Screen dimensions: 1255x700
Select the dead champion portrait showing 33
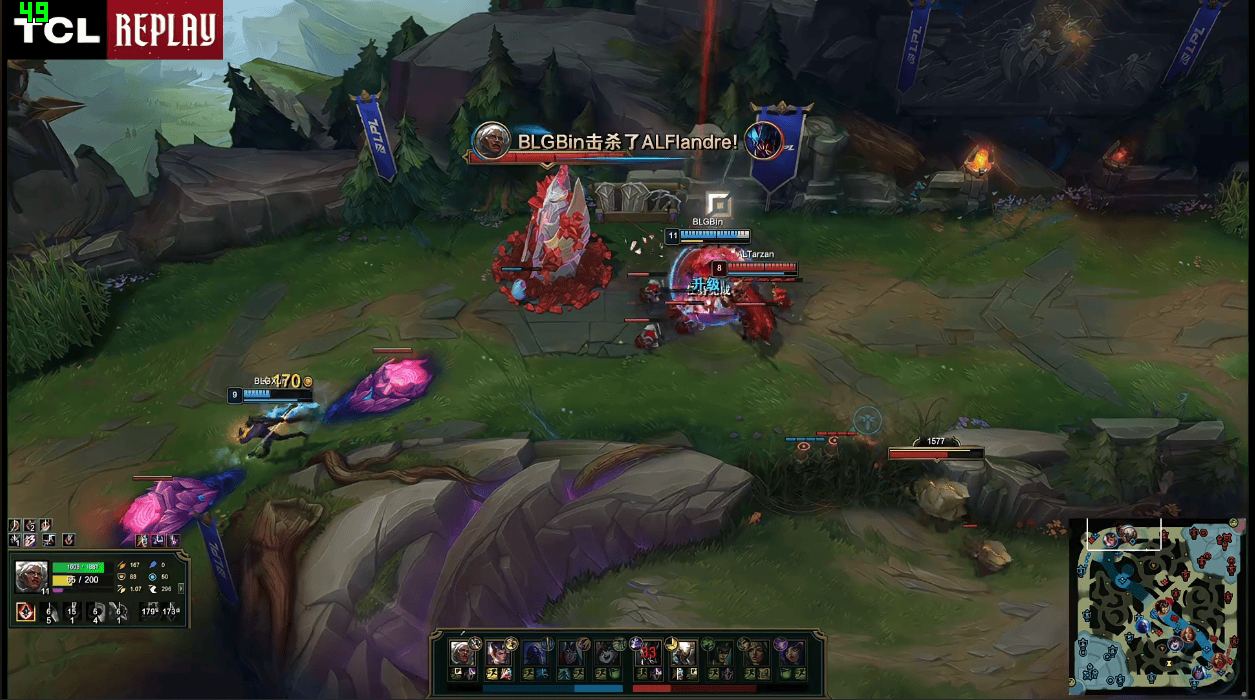pyautogui.click(x=648, y=652)
